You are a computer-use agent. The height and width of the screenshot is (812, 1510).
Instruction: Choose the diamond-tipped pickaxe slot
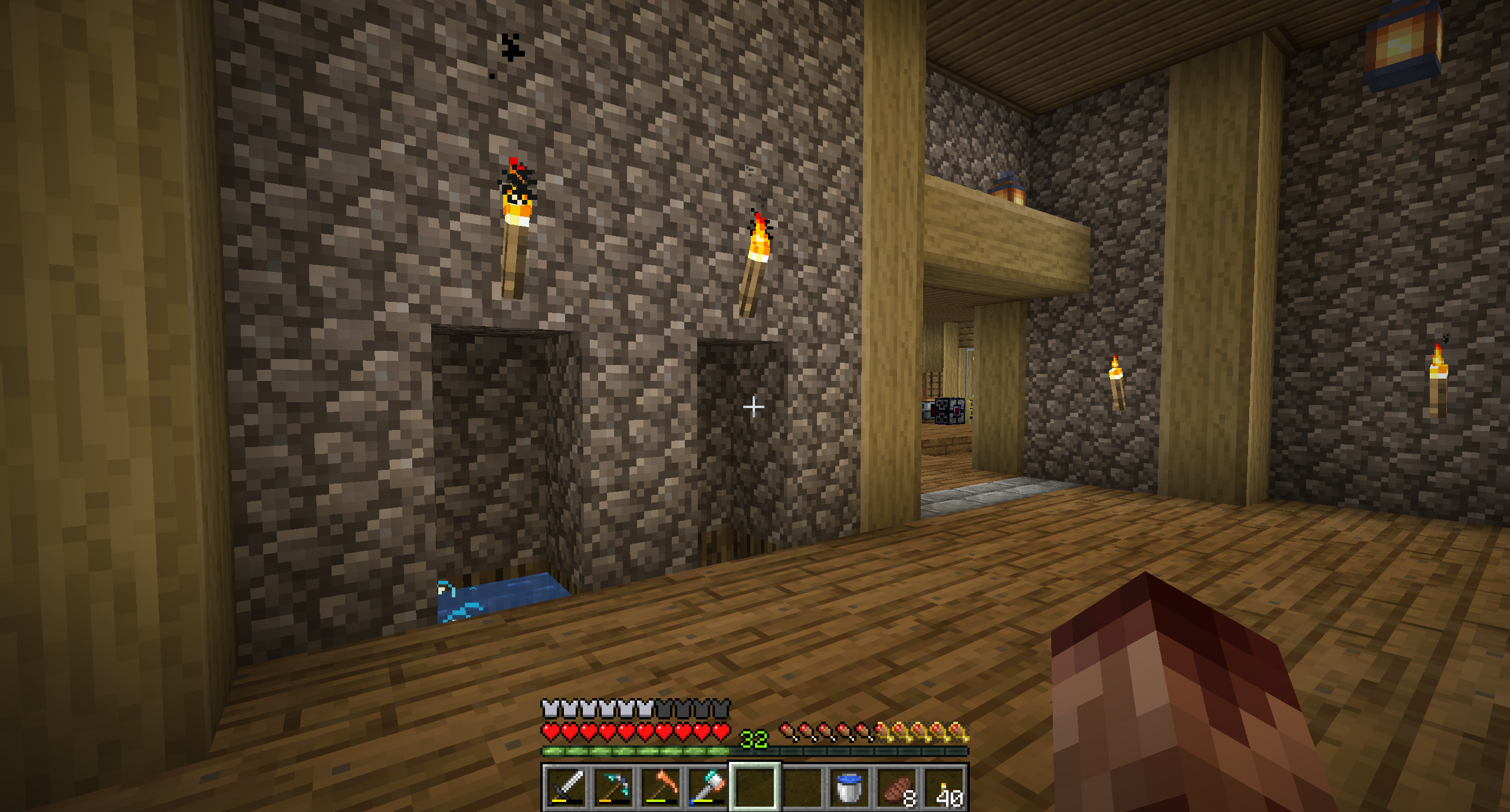[613, 787]
